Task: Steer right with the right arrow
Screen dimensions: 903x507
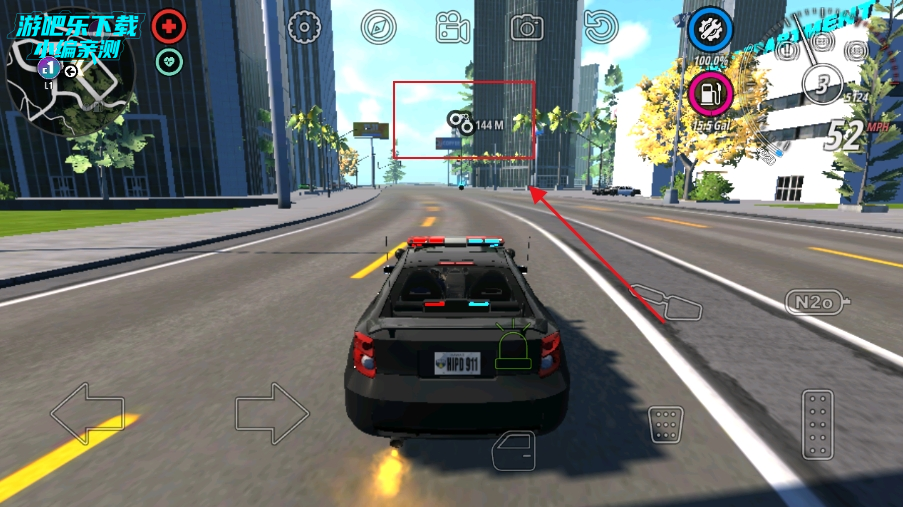Action: tap(272, 413)
